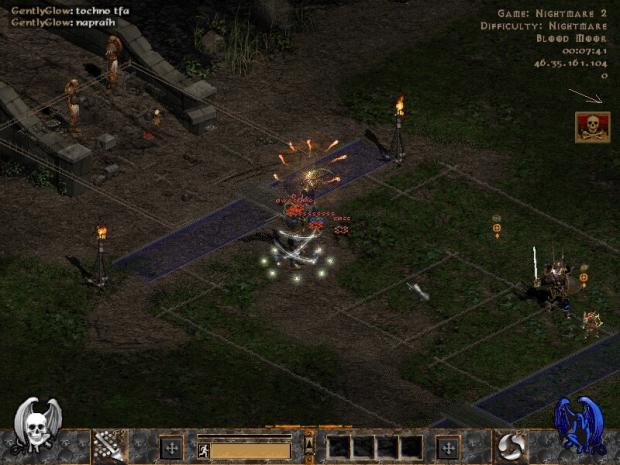Image resolution: width=620 pixels, height=465 pixels.
Task: Expand the mini panel arrow button
Action: 309,444
